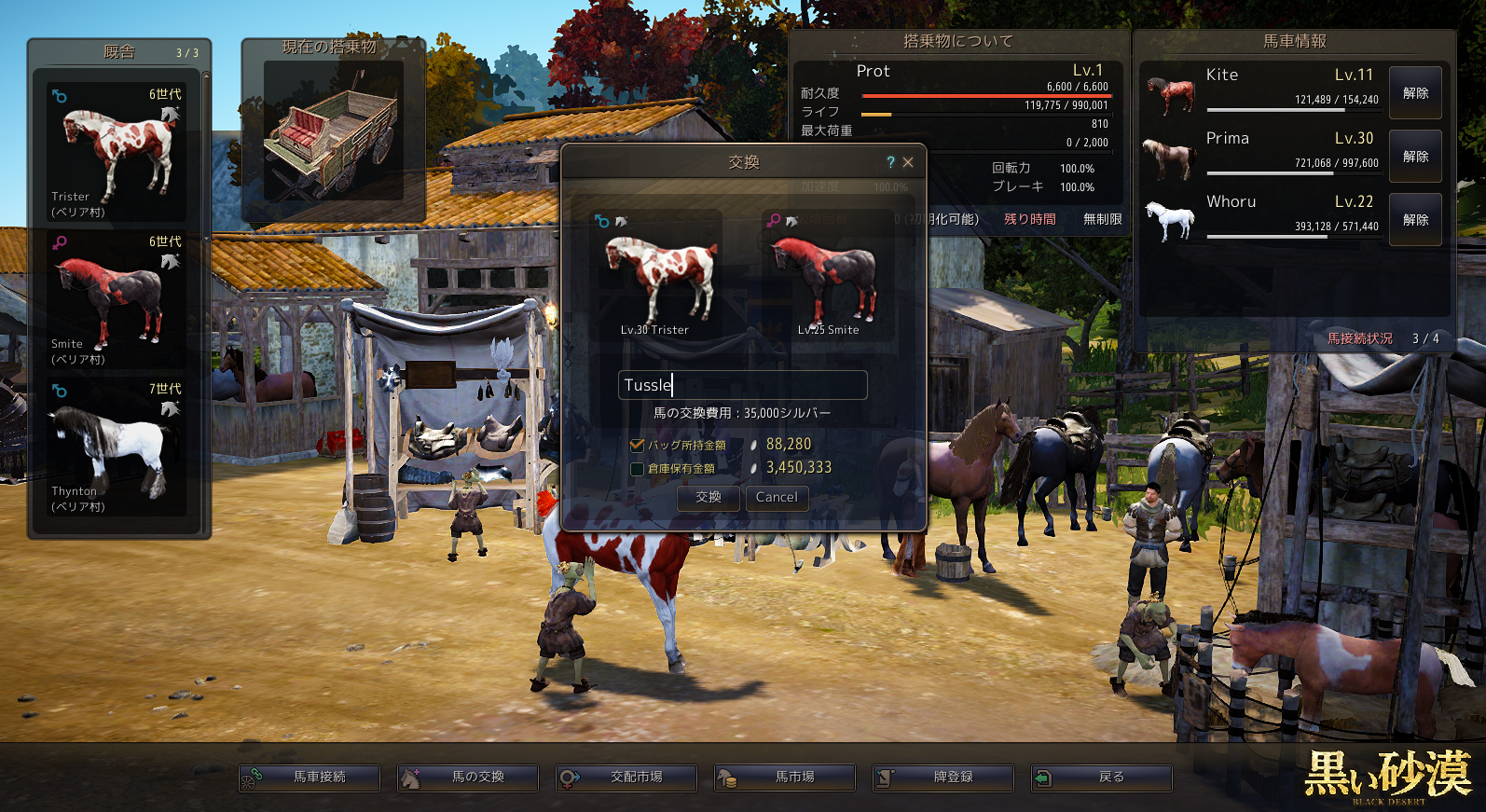Cancel the horse exchange dialog
This screenshot has width=1486, height=812.
tap(777, 498)
